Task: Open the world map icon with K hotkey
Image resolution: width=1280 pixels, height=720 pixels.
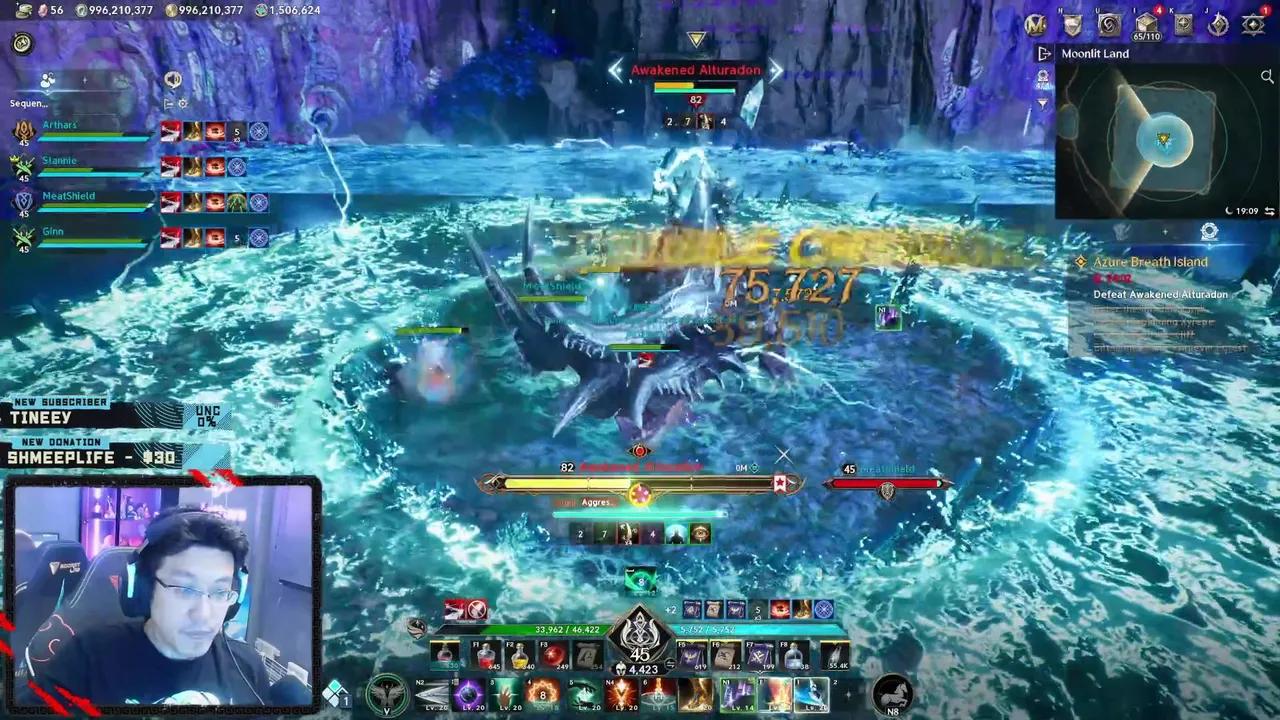Action: pyautogui.click(x=1184, y=22)
